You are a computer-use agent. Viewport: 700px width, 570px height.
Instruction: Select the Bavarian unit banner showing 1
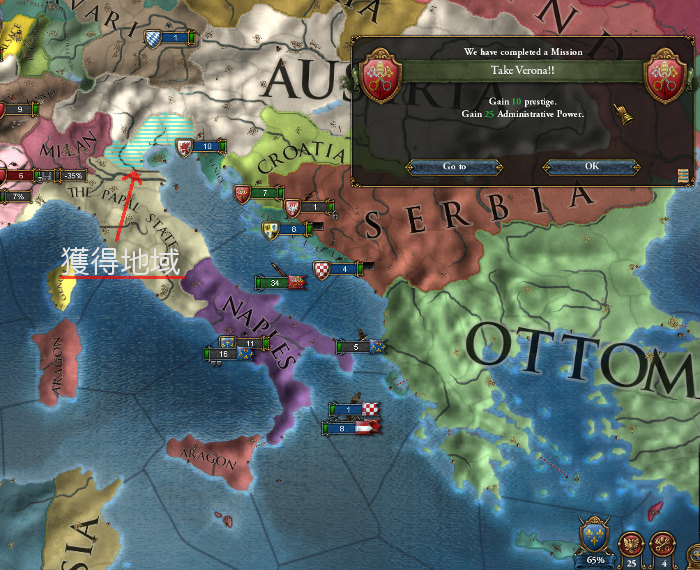(172, 38)
